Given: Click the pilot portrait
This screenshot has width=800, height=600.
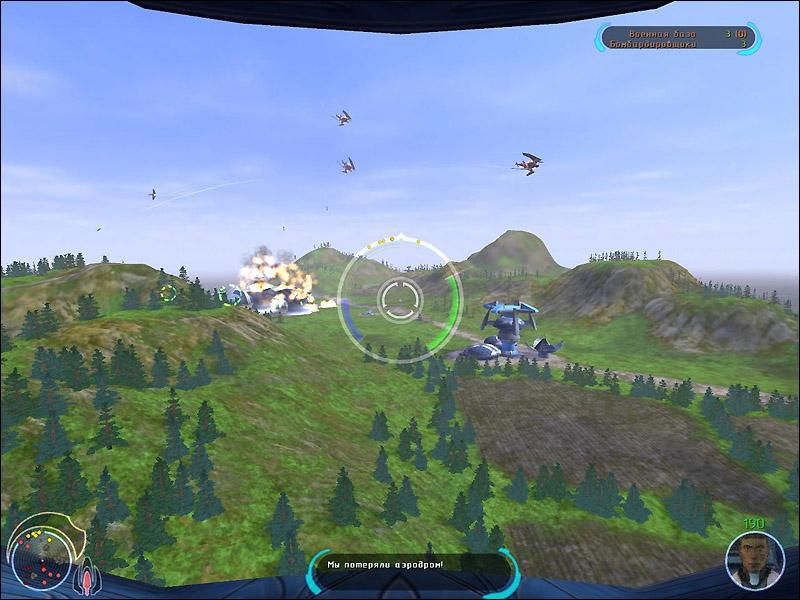Looking at the screenshot, I should point(755,561).
